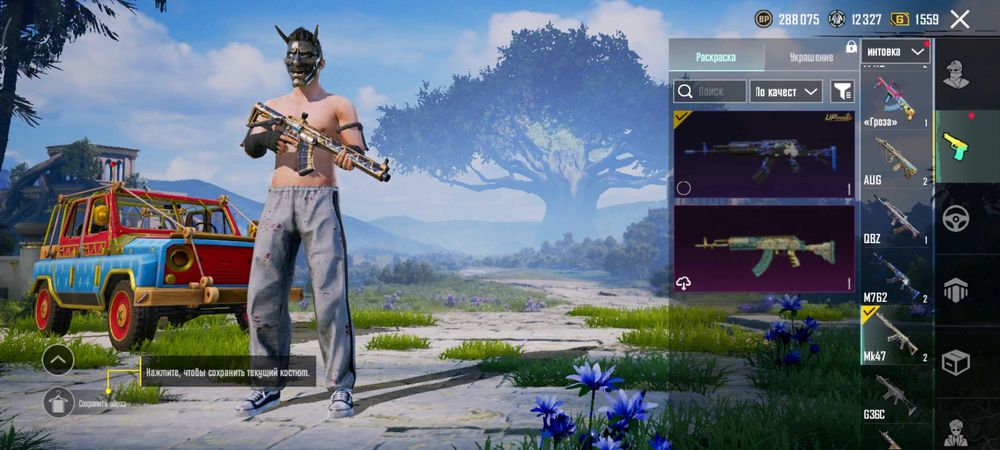
Task: Open the character outfit category
Action: (x=956, y=73)
